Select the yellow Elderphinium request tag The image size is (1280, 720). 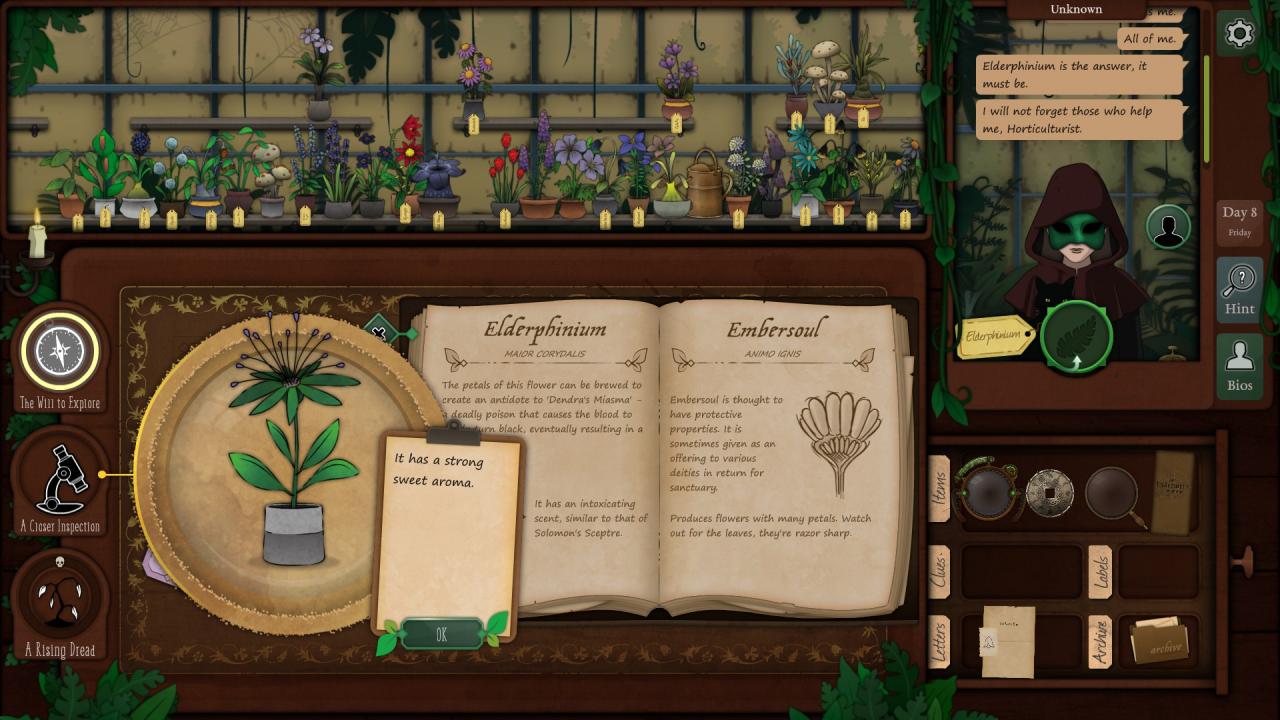pos(997,338)
